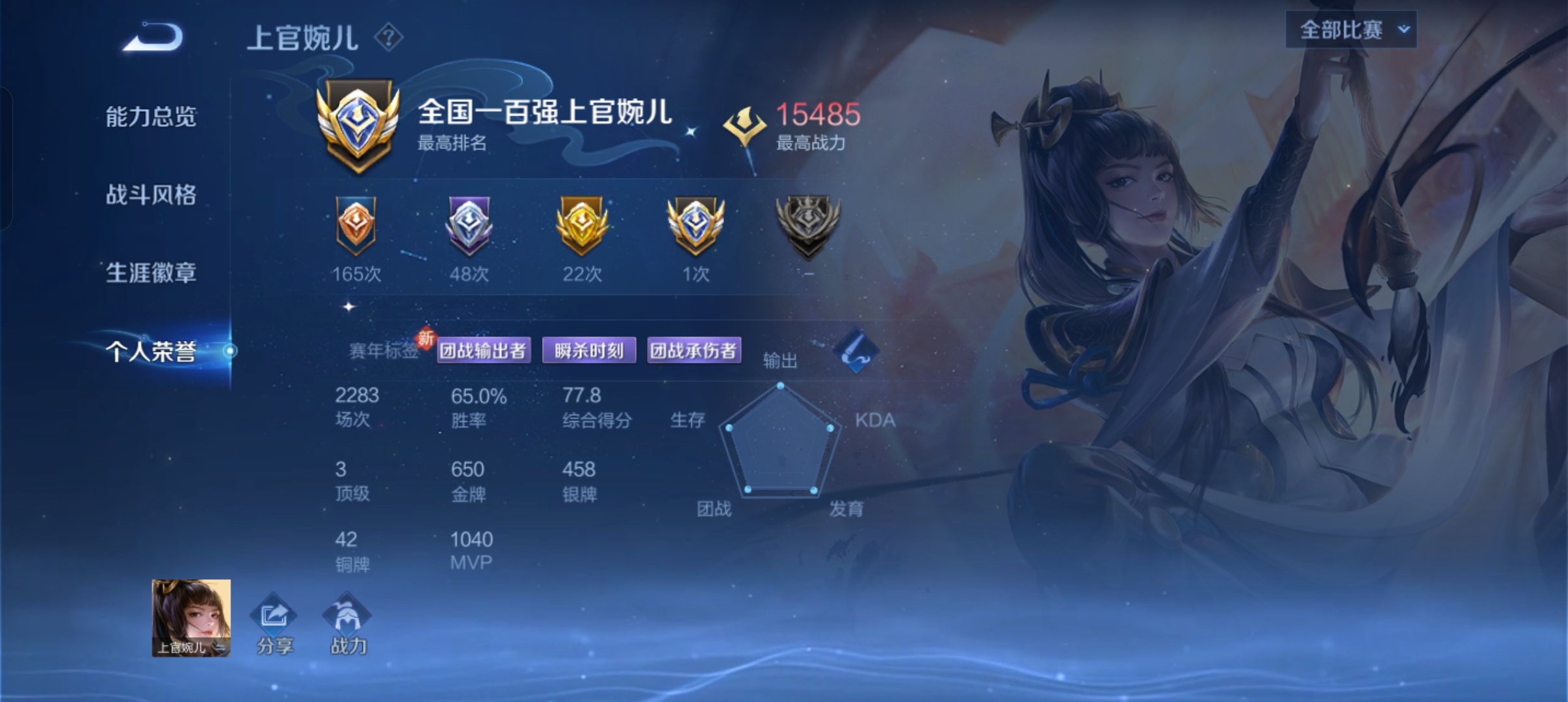Switch to the 战斗风格 tab
The image size is (1568, 702).
pyautogui.click(x=150, y=195)
